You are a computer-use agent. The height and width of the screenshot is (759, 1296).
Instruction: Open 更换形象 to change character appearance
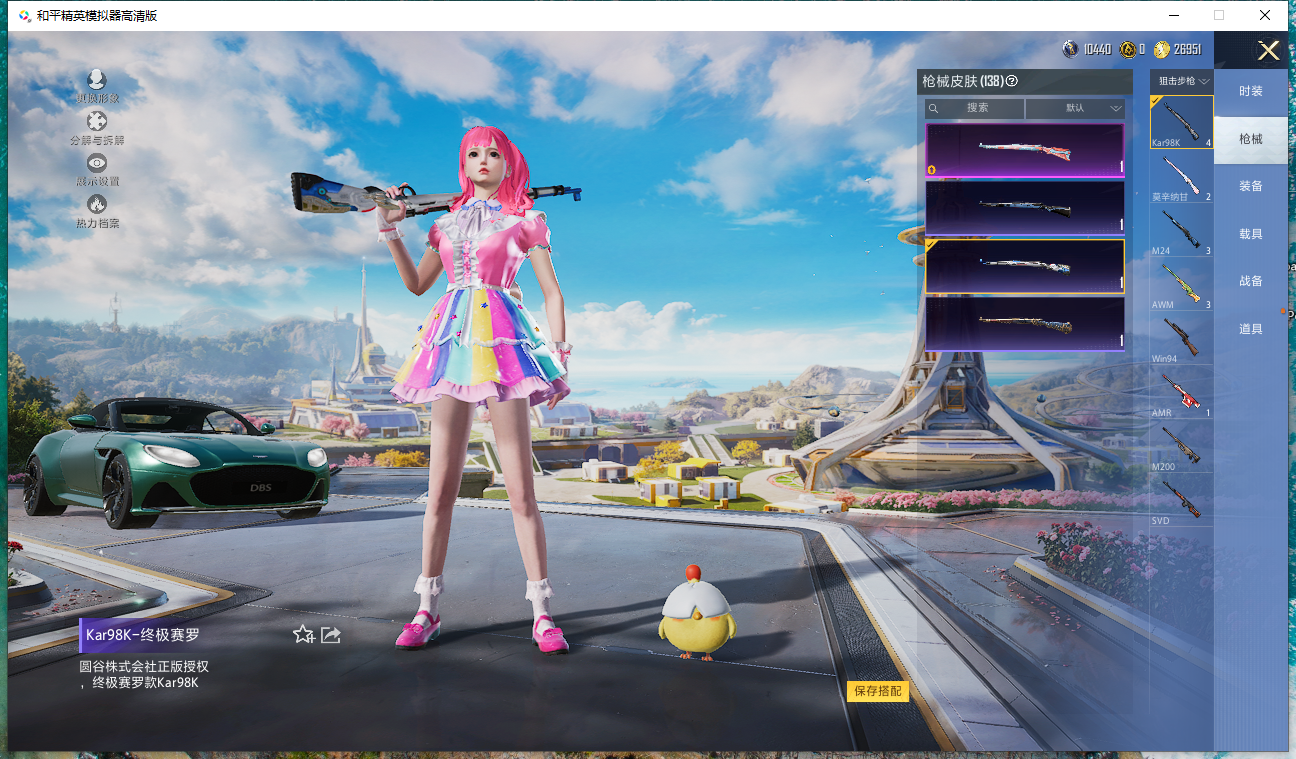[97, 85]
